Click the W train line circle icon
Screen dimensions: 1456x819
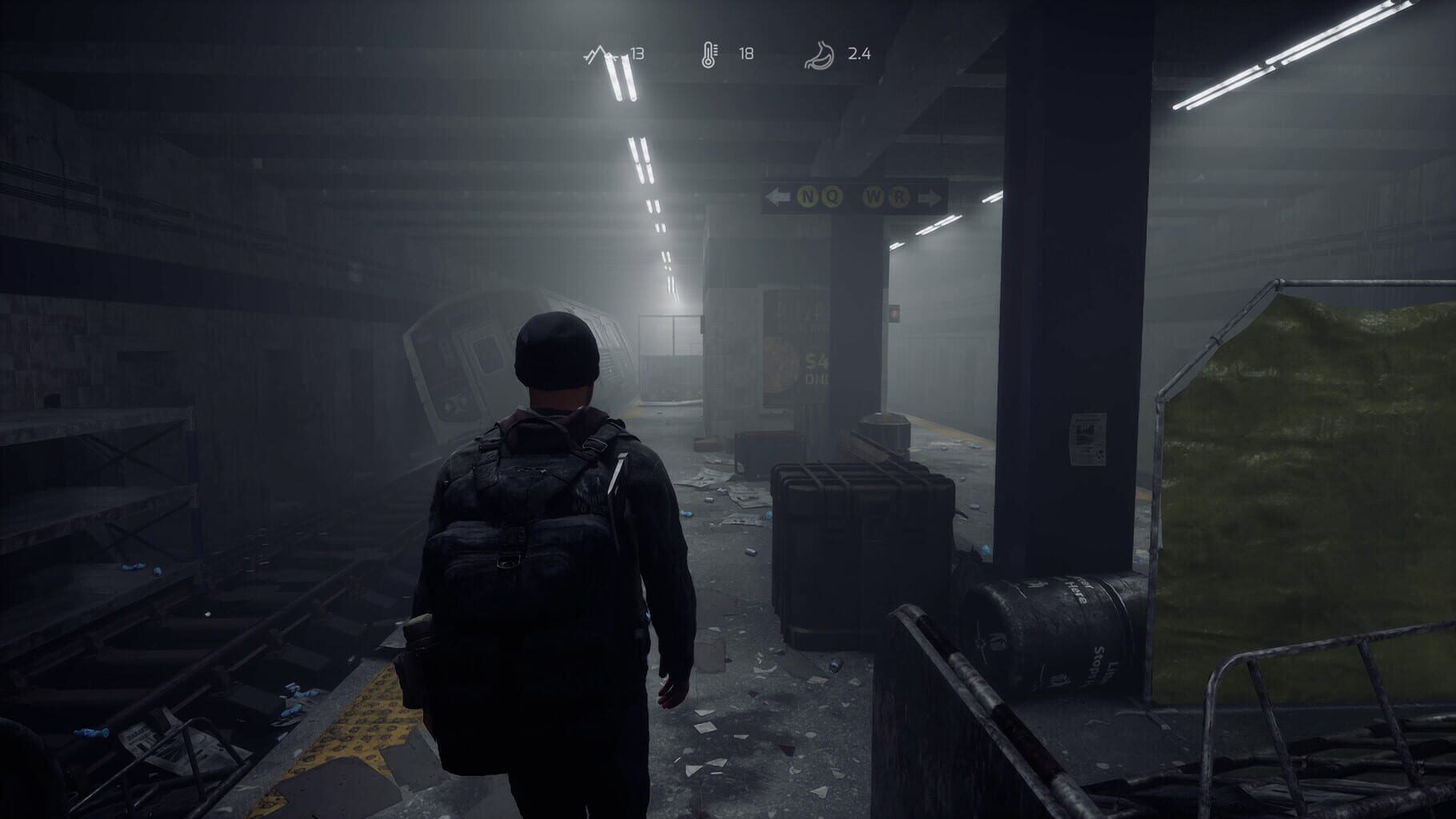874,197
